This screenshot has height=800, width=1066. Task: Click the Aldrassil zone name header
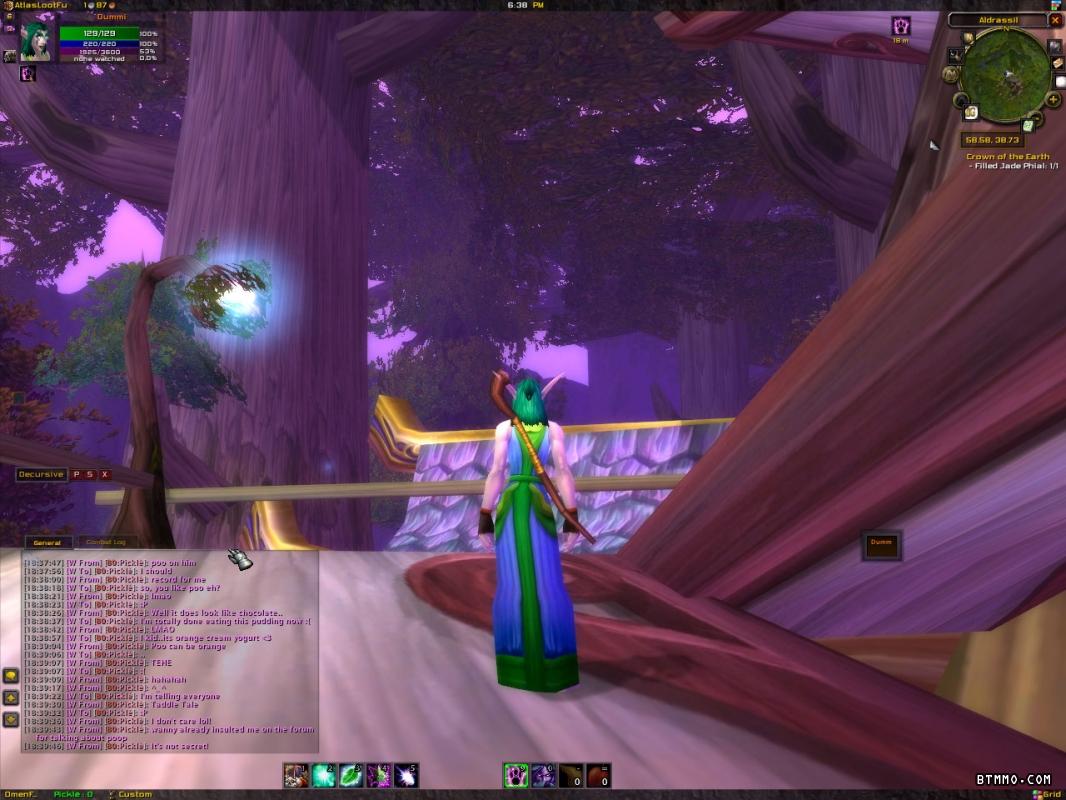(996, 20)
